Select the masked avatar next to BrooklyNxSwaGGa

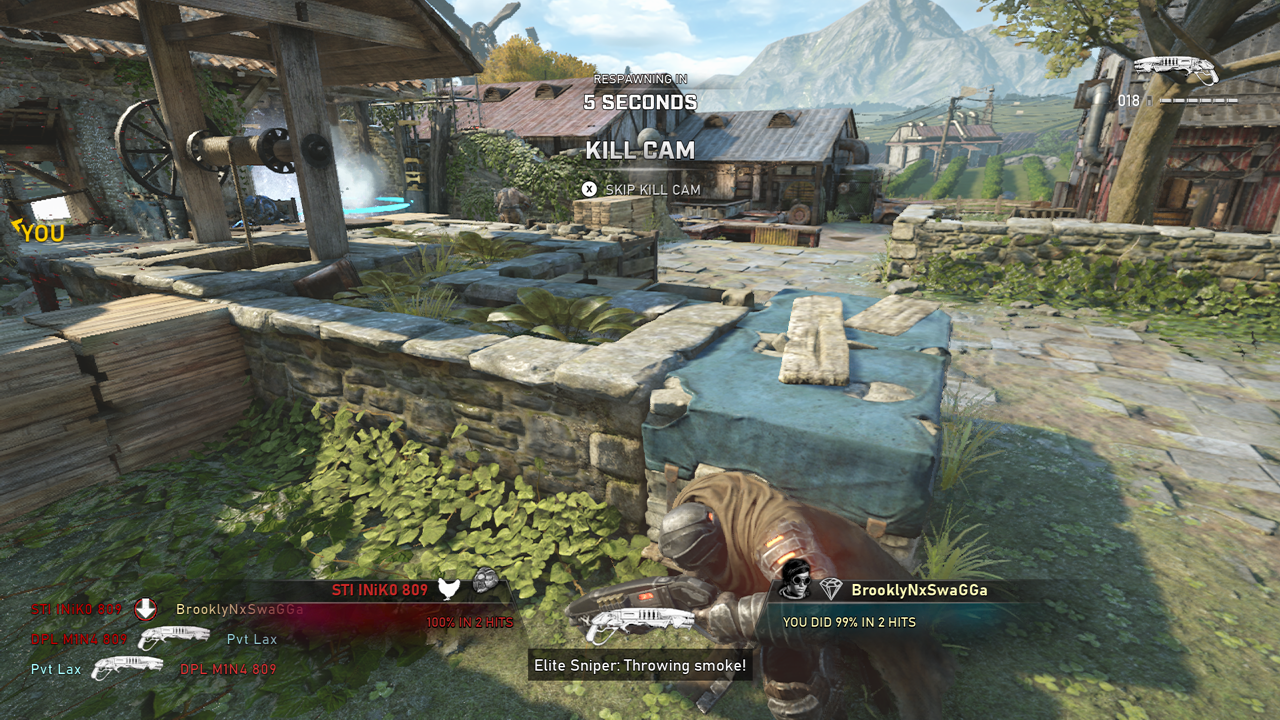[x=794, y=579]
